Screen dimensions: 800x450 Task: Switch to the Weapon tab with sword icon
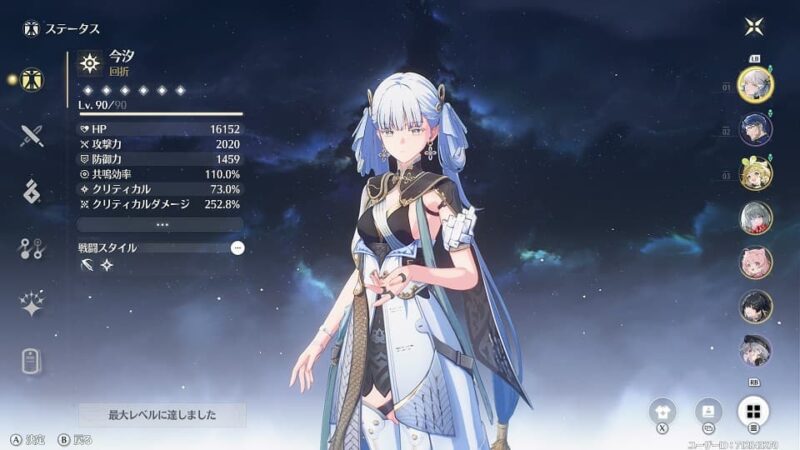pyautogui.click(x=32, y=135)
